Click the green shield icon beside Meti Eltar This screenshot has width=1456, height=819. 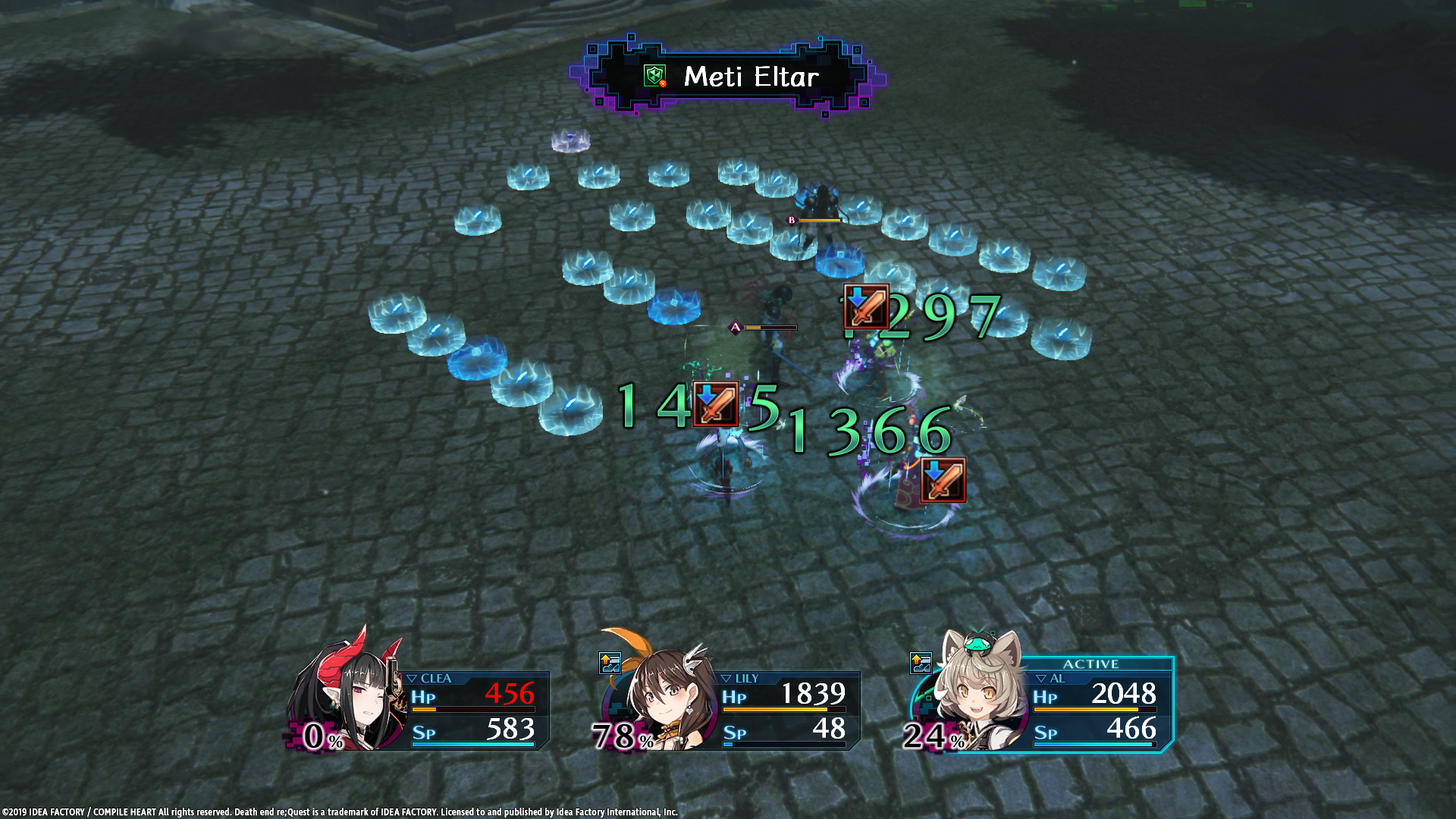654,76
